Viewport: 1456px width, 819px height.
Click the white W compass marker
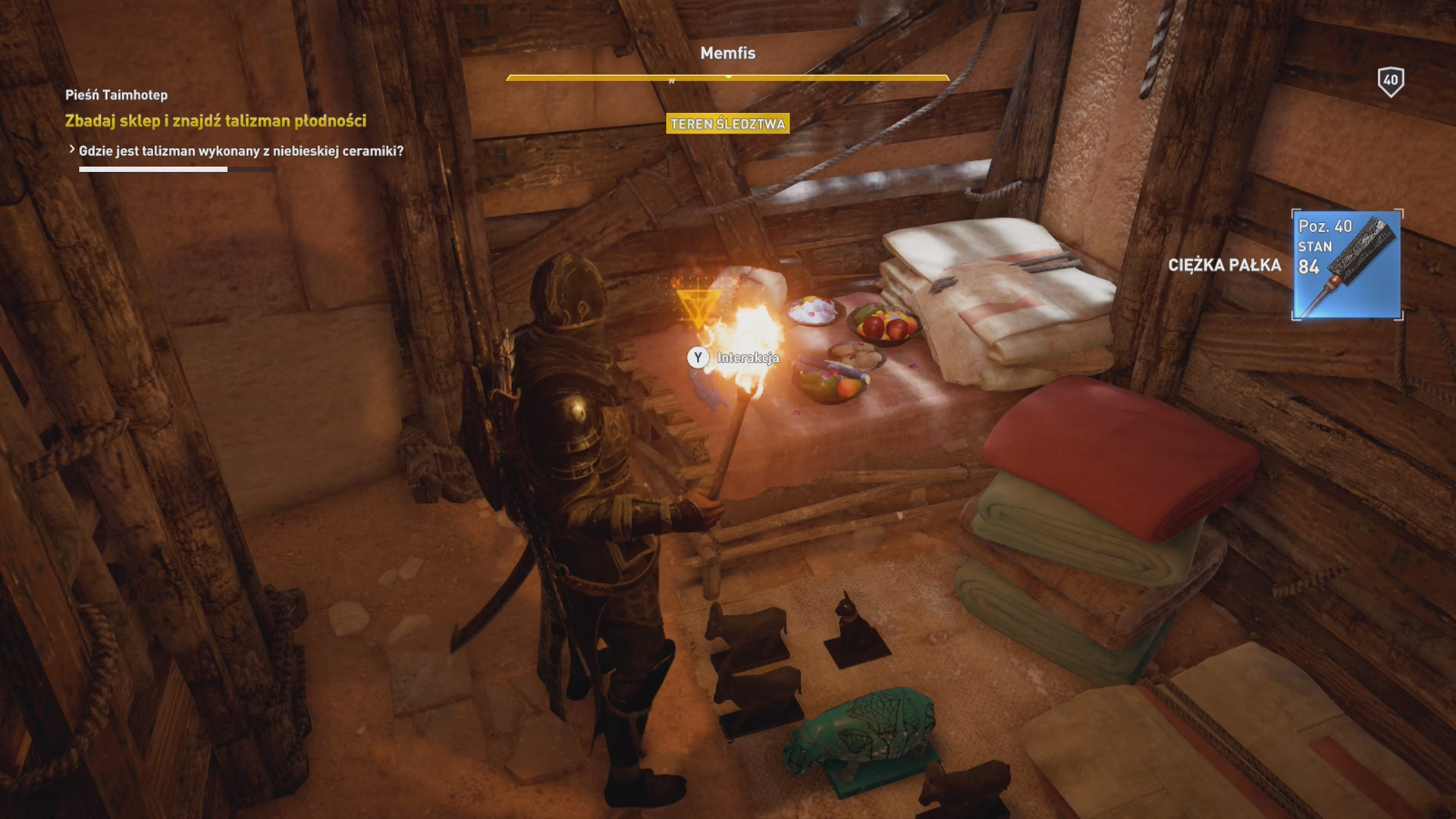click(x=671, y=80)
